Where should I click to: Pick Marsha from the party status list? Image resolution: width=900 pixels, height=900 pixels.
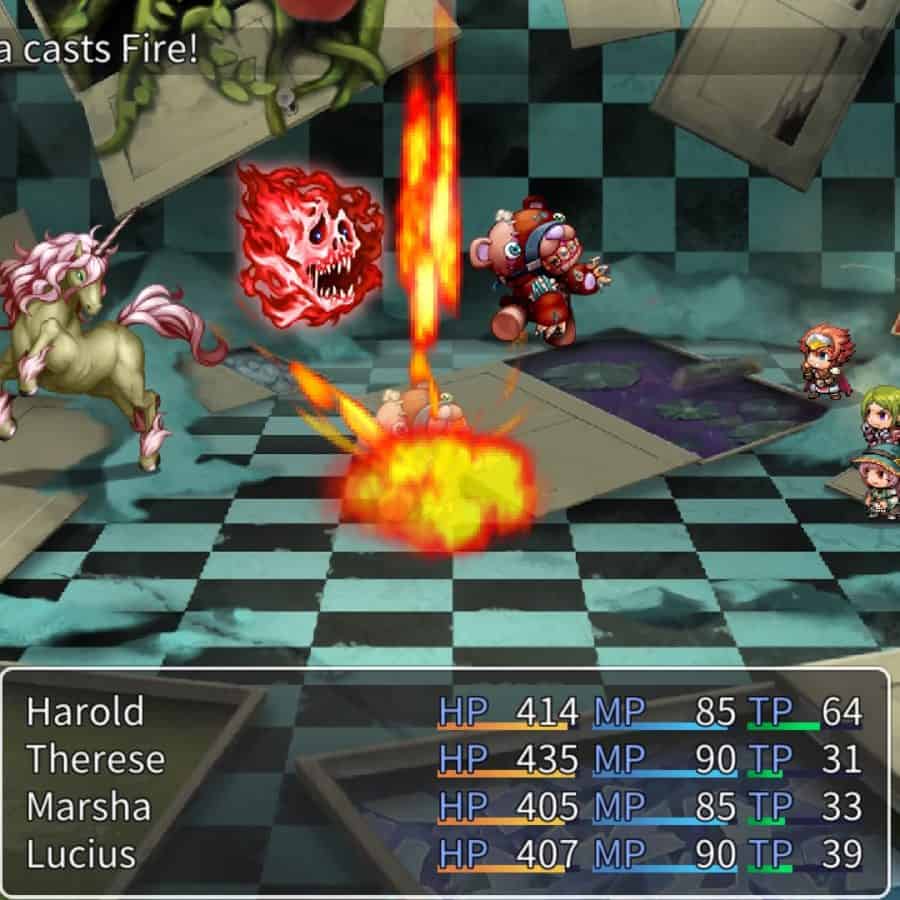click(88, 807)
